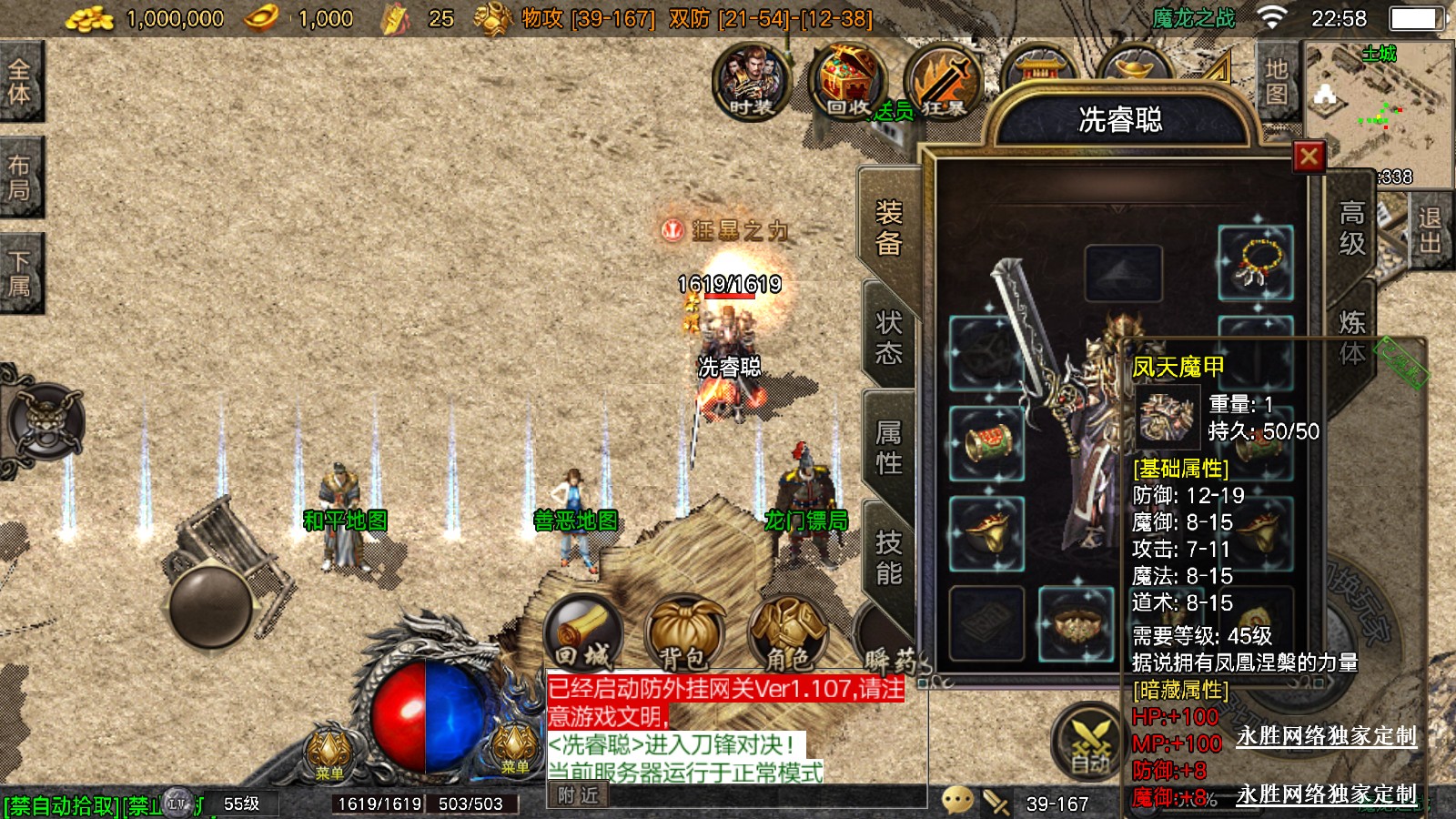The width and height of the screenshot is (1456, 819).
Task: Open the 高级 advanced tab
Action: (x=1351, y=228)
